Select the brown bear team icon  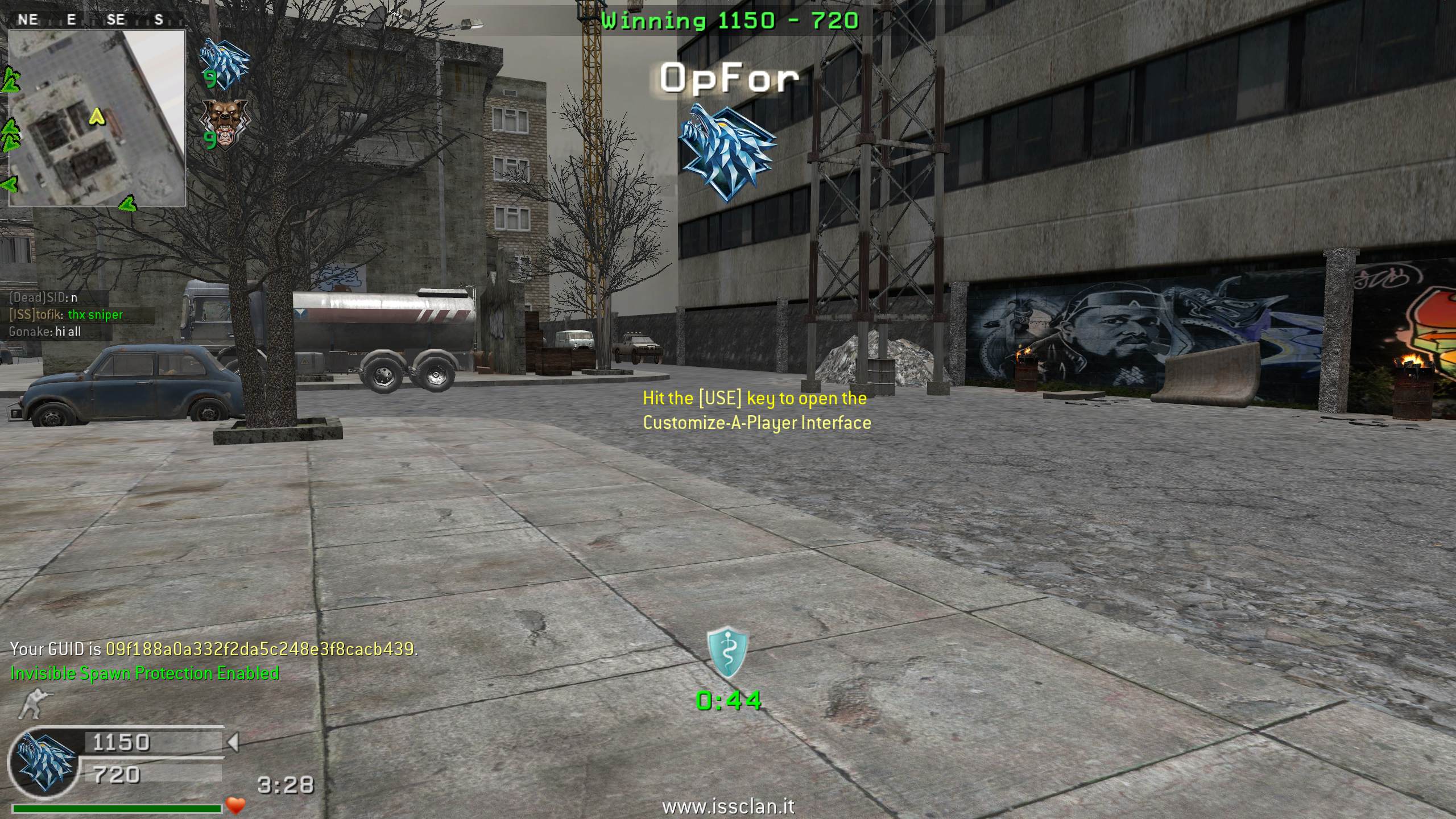(x=225, y=125)
